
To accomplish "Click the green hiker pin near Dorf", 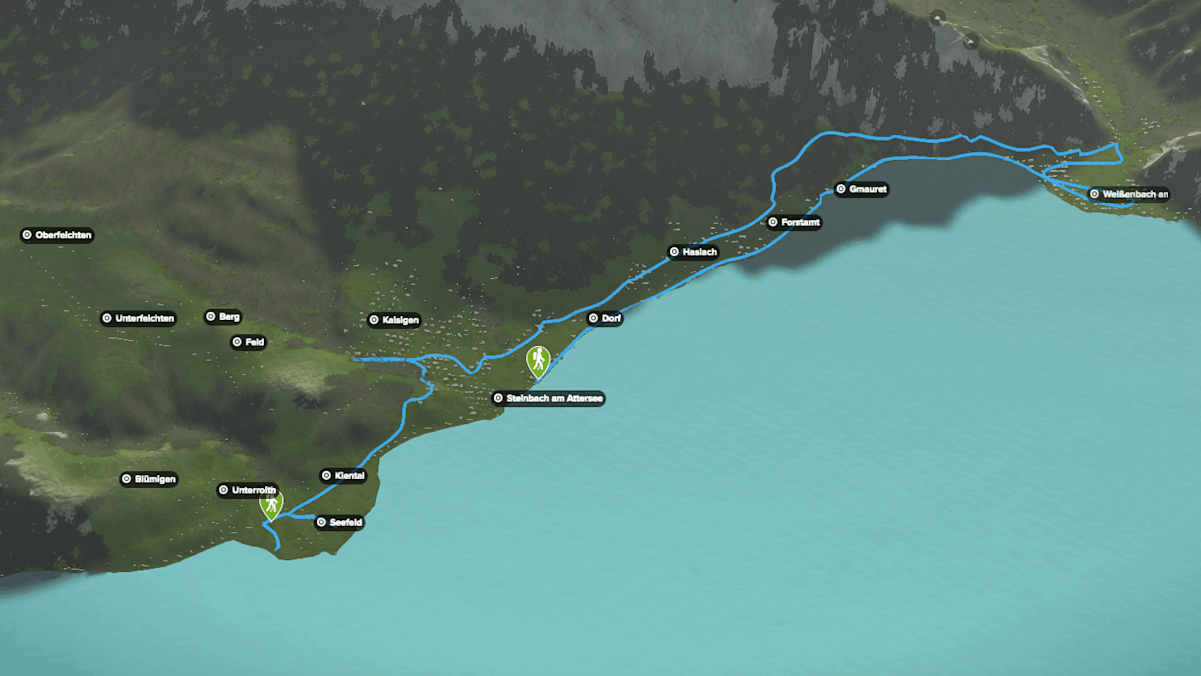I will coord(539,360).
